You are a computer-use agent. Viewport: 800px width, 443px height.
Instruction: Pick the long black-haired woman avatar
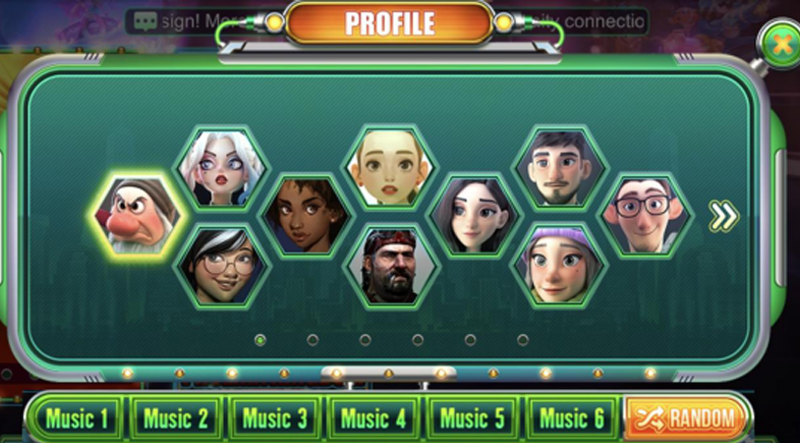(475, 215)
